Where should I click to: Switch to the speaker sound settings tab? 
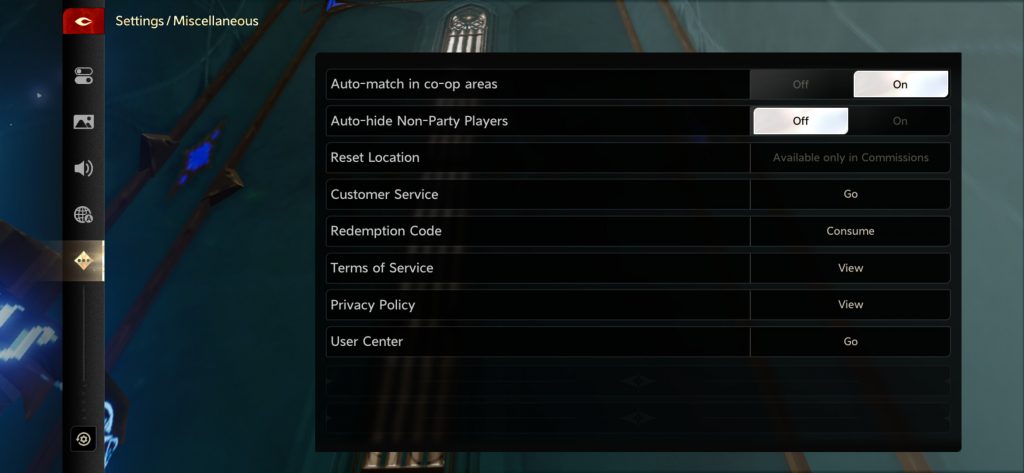coord(84,168)
